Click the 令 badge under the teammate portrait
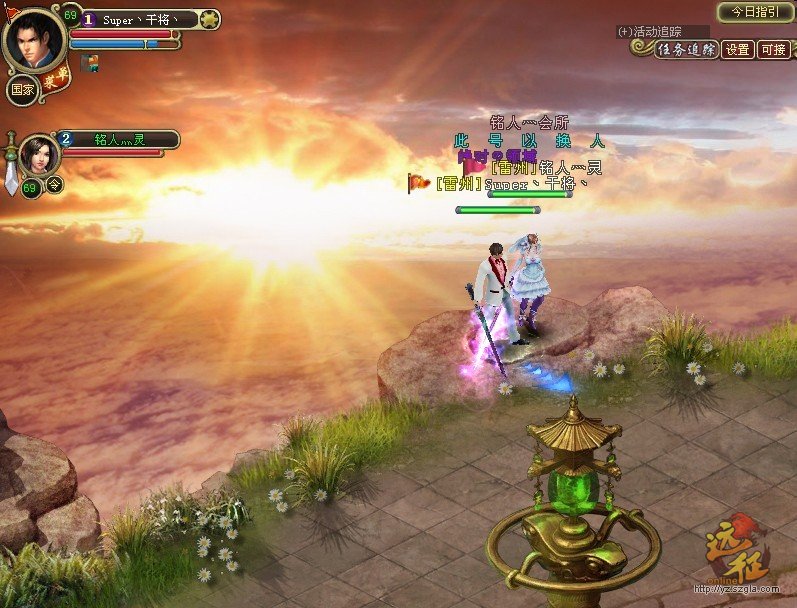 coord(55,184)
